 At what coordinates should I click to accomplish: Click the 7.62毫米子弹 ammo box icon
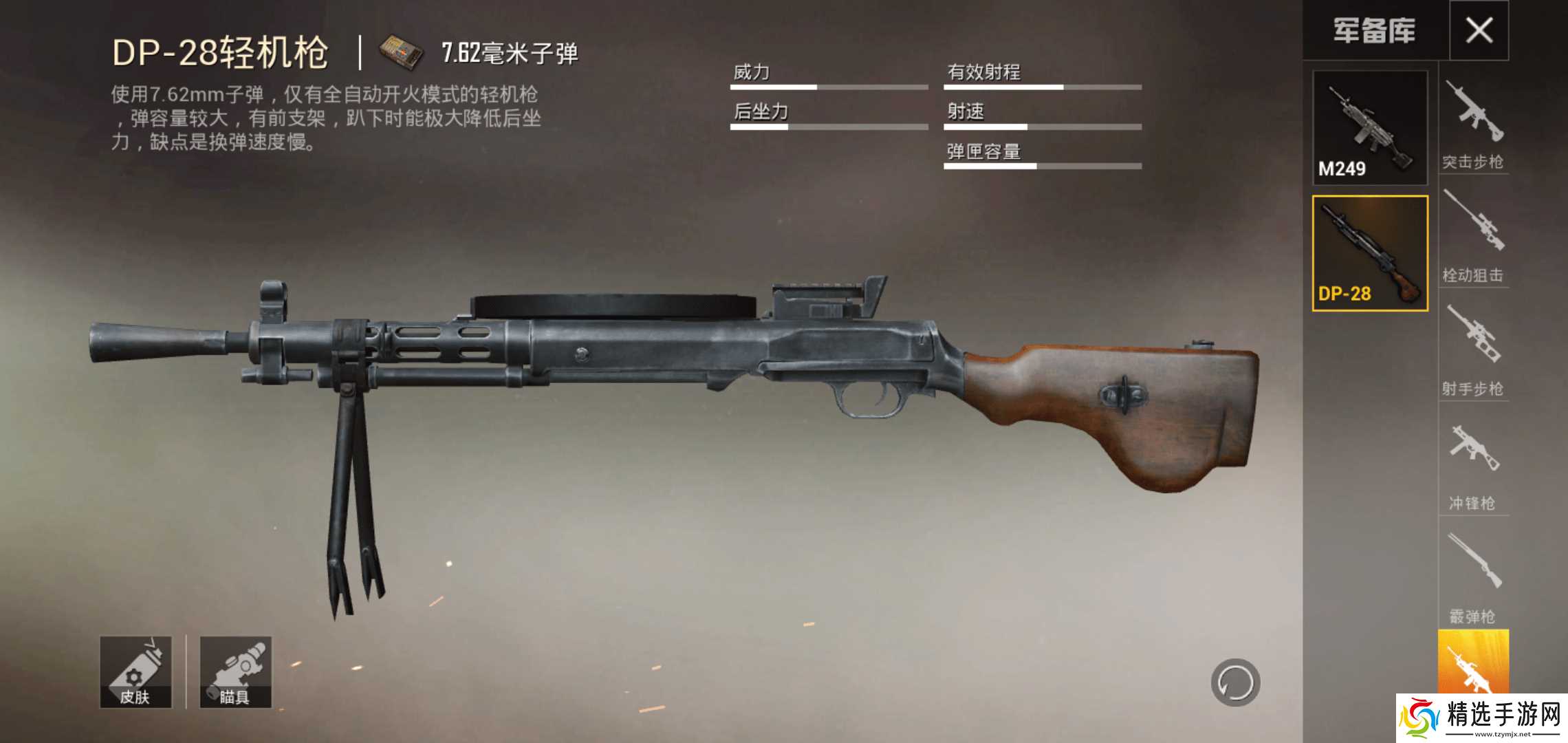(400, 50)
